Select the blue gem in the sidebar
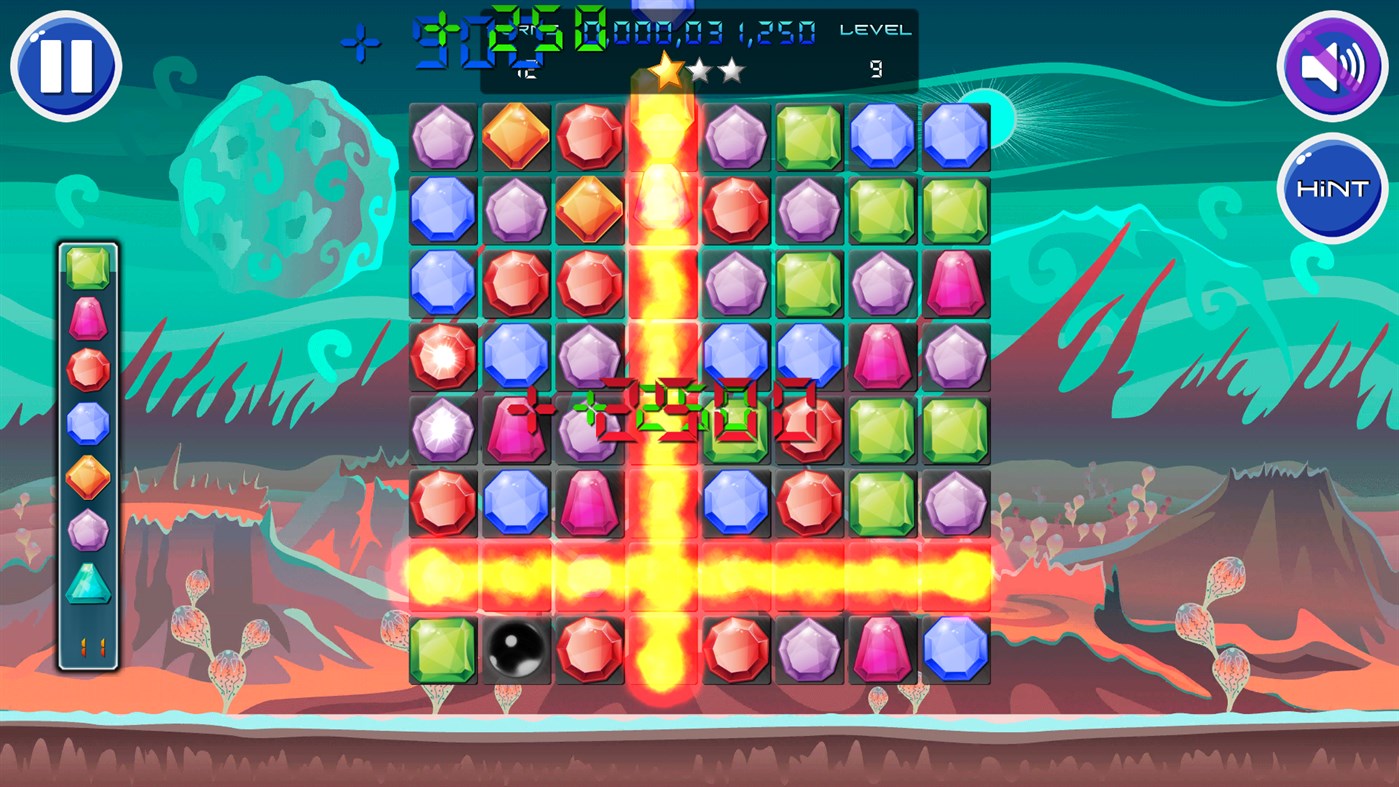 [85, 424]
